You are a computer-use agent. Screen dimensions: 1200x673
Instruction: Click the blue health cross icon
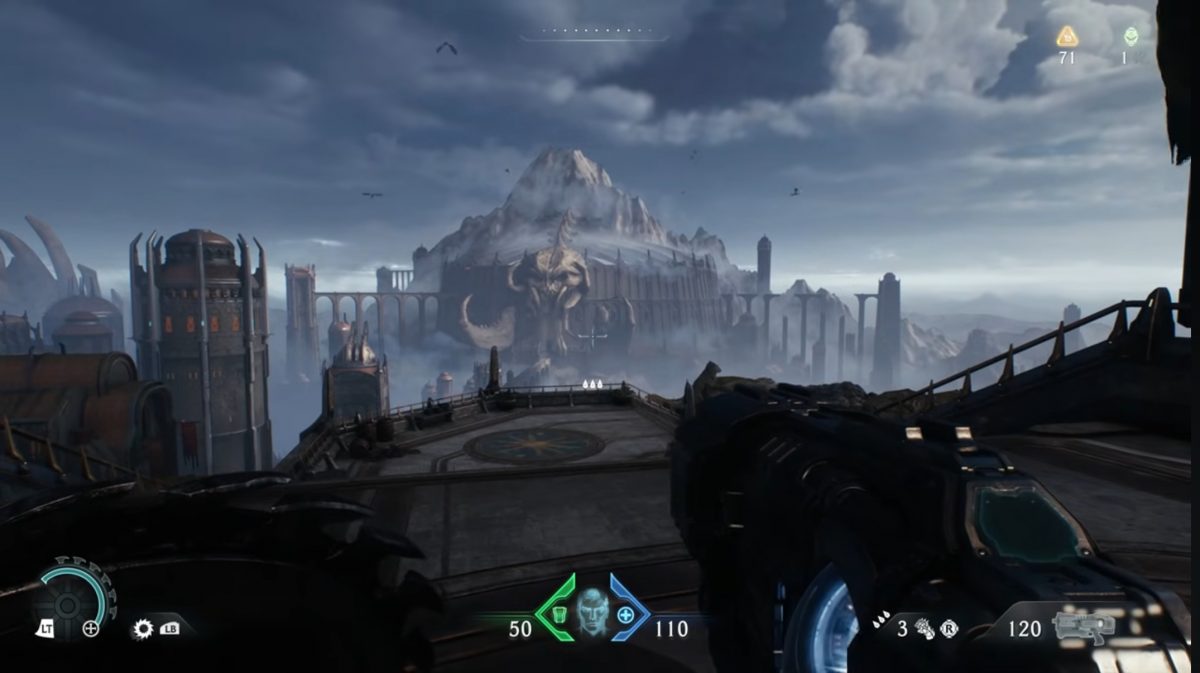click(626, 614)
